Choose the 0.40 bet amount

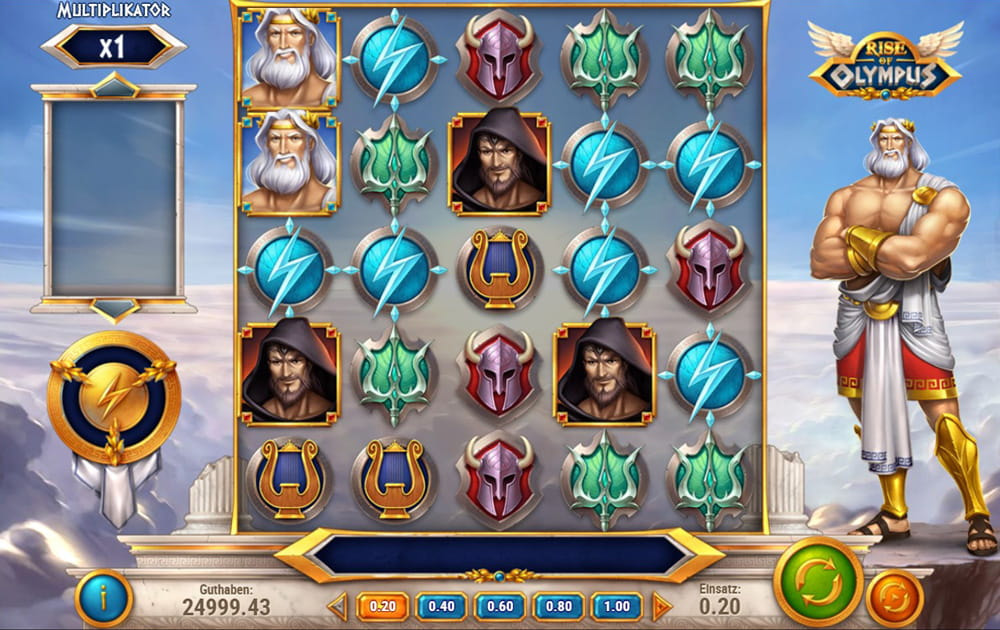(x=441, y=606)
